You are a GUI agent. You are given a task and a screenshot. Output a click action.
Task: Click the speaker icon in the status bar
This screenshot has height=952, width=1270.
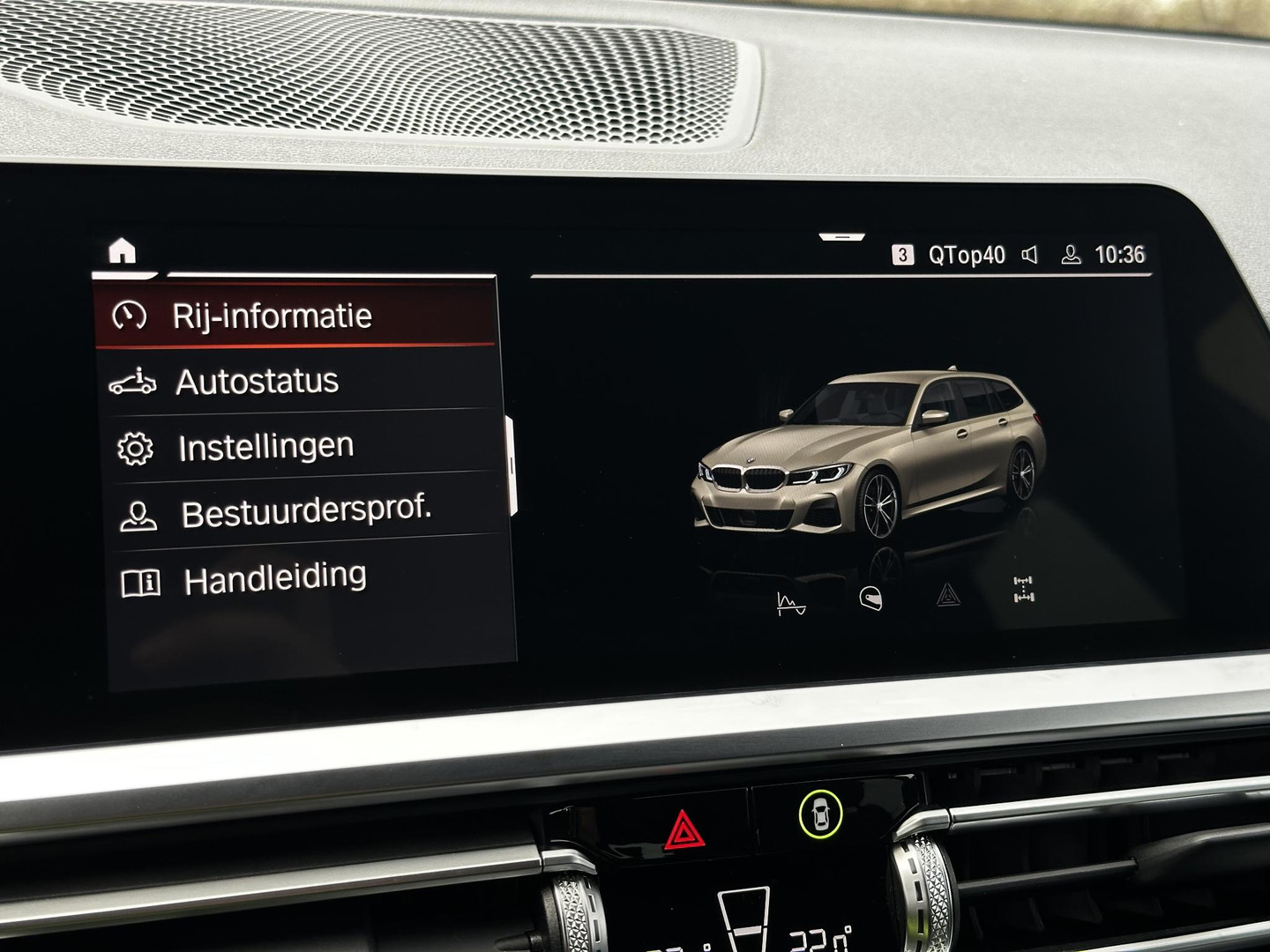click(x=1028, y=254)
